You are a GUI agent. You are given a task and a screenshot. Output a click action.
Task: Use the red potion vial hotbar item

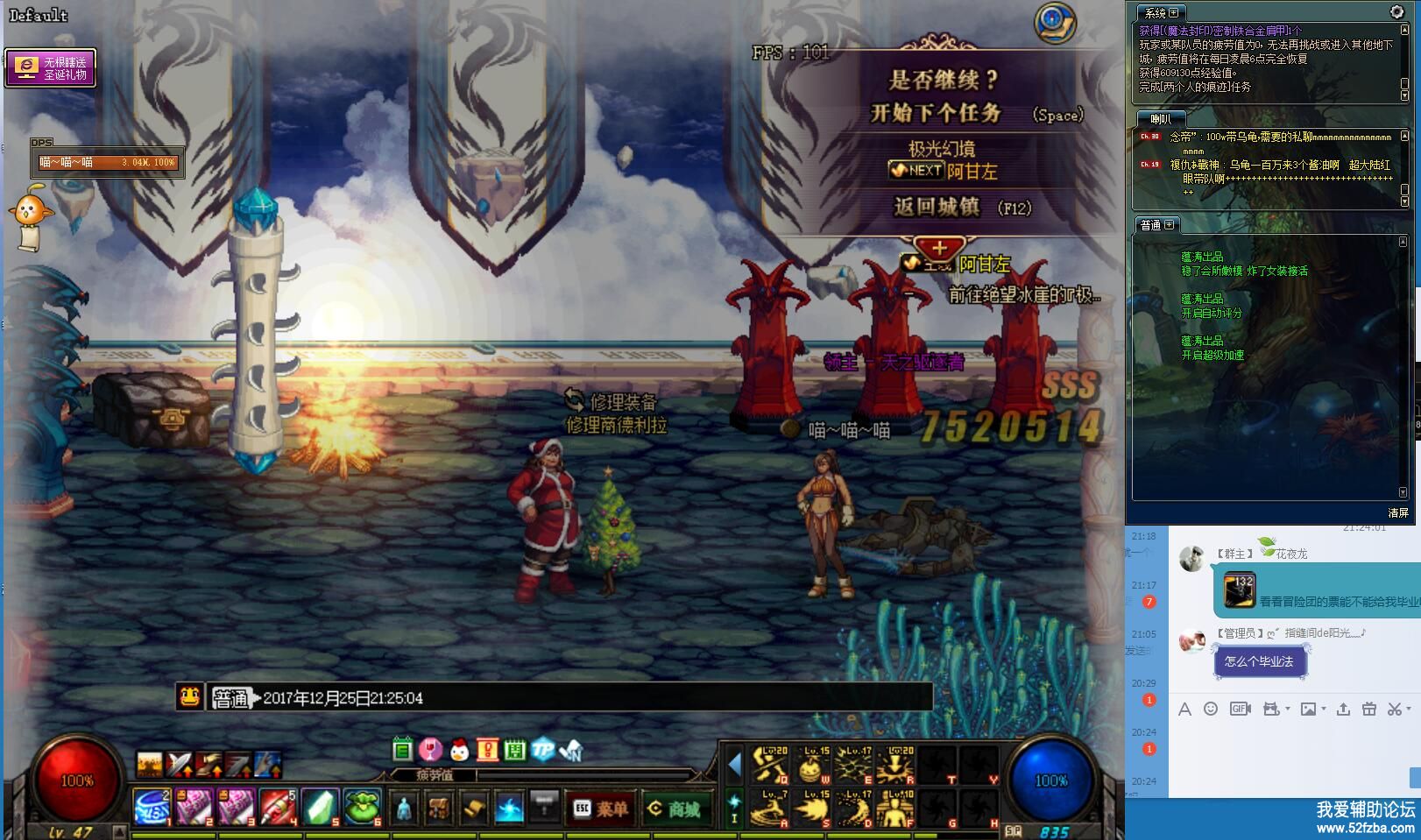279,808
